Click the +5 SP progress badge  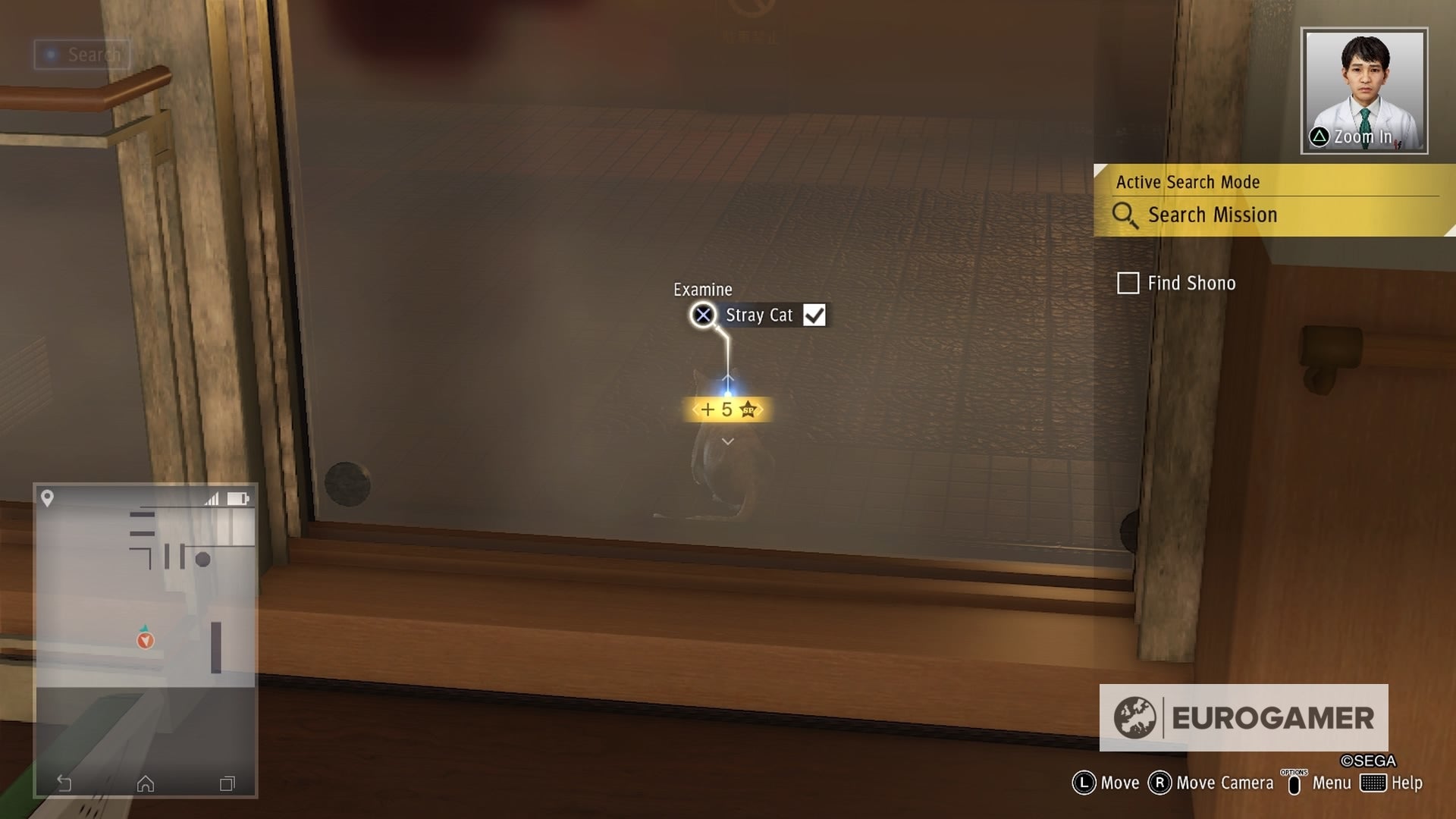click(729, 409)
